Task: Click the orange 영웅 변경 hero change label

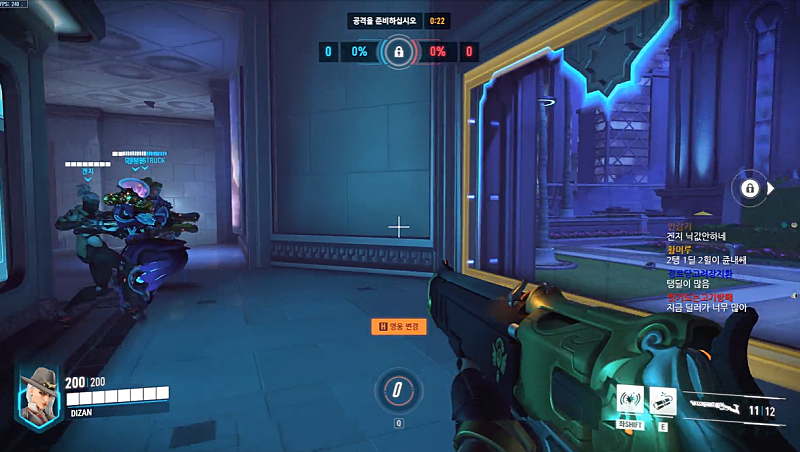Action: pyautogui.click(x=398, y=326)
